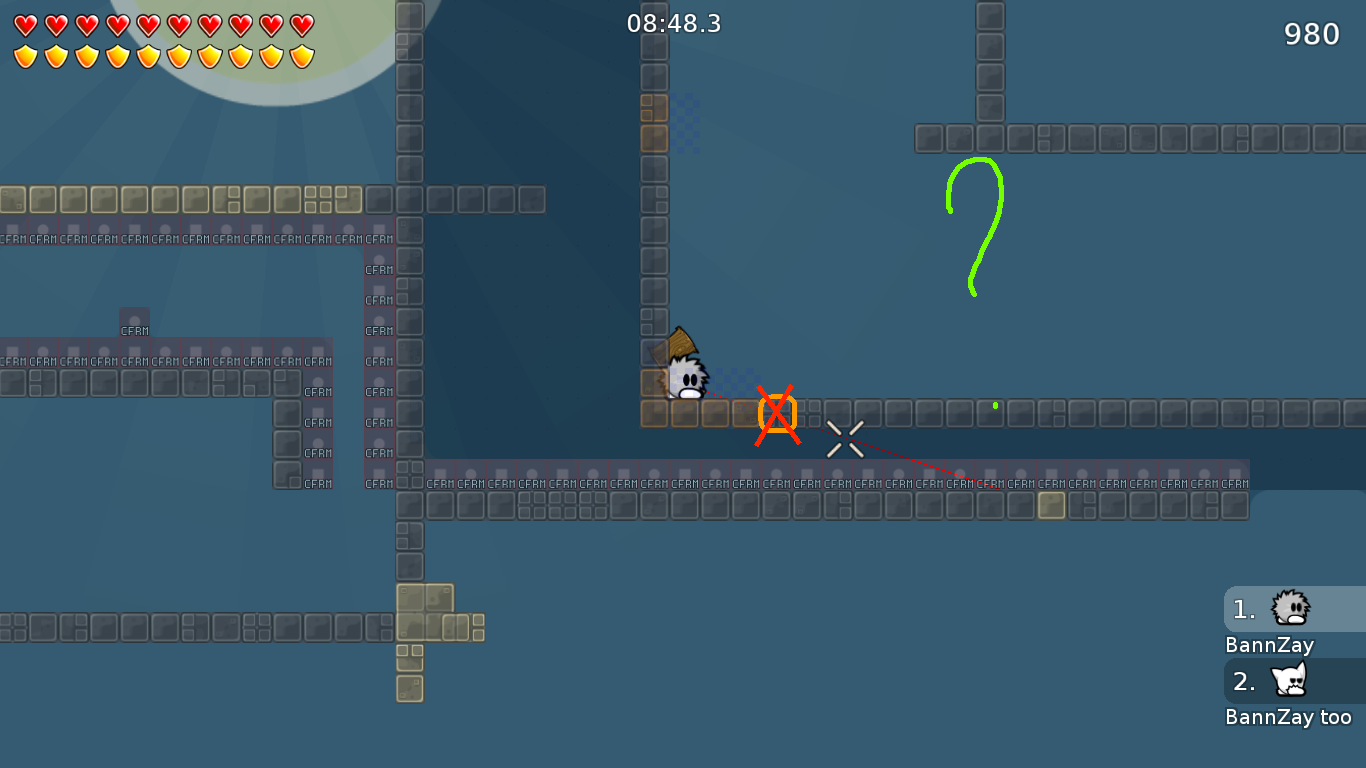Screen dimensions: 1366x768
Task: Click the grey spiky tee avatar for BannZay
Action: click(x=1291, y=609)
